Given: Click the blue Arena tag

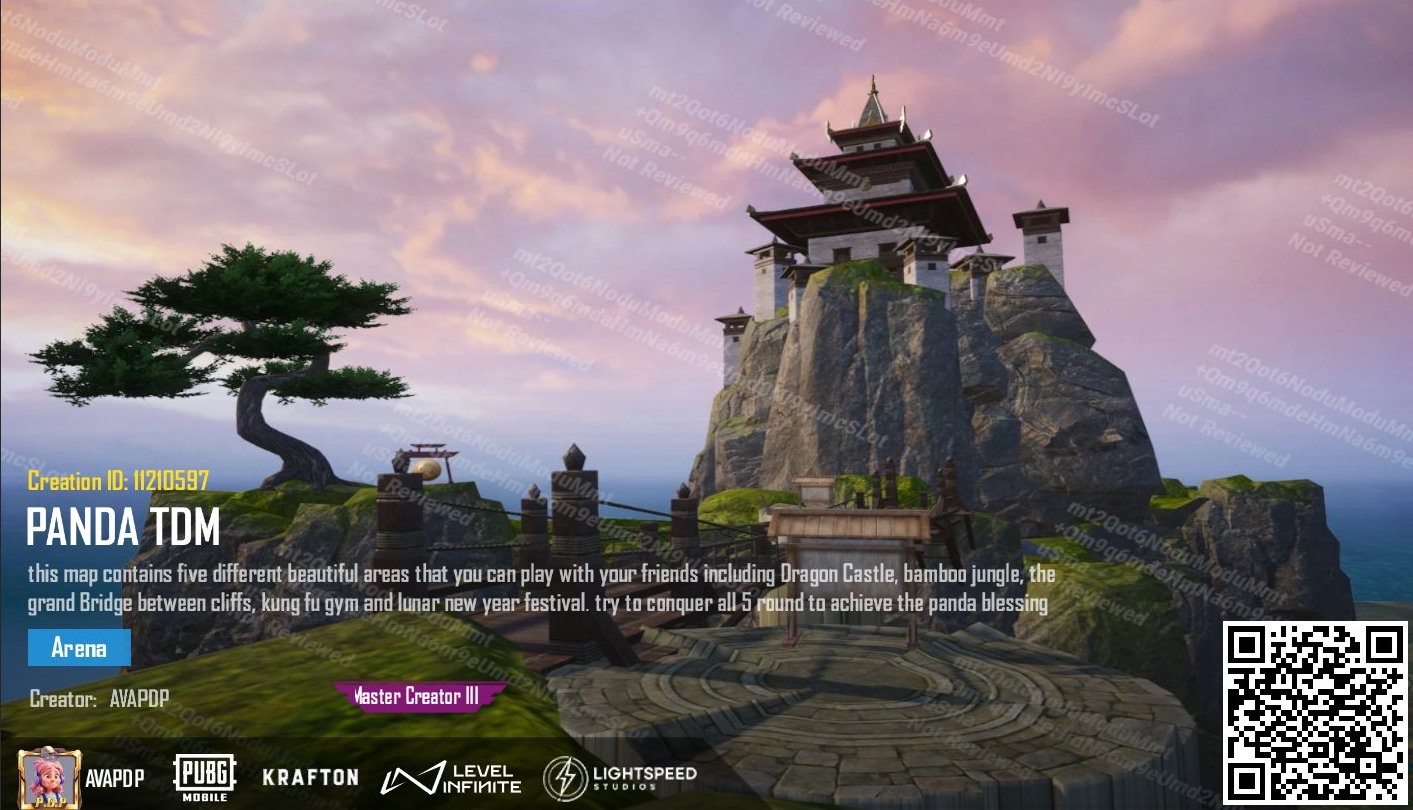Looking at the screenshot, I should 79,648.
